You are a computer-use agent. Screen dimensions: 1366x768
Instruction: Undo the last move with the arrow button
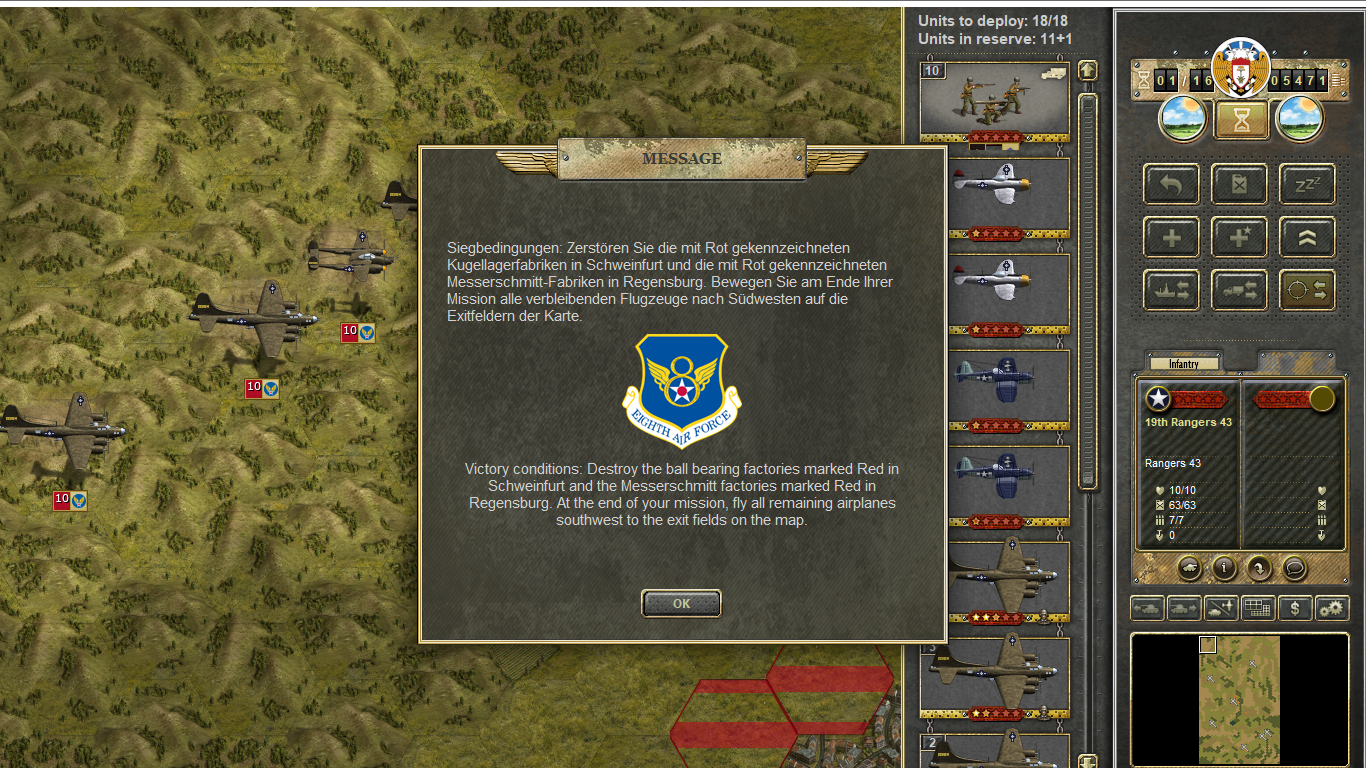(1171, 185)
